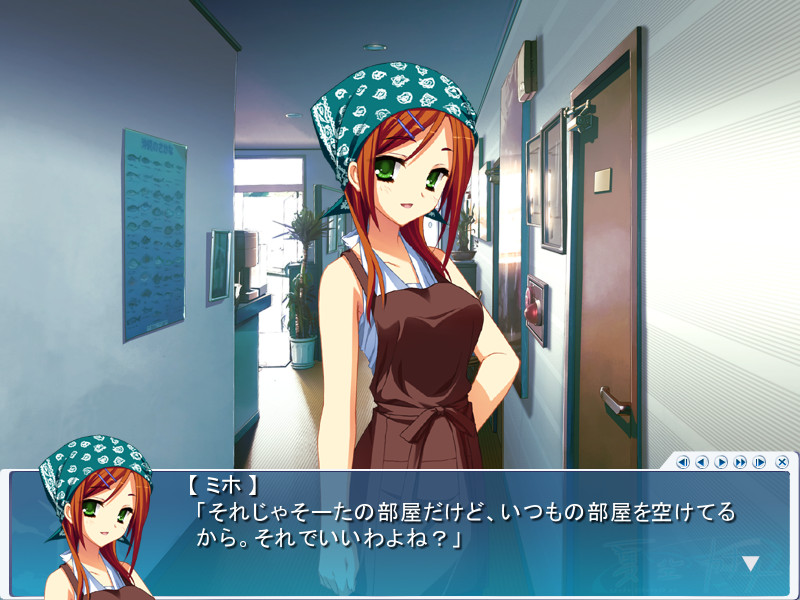Jump back with the skip-to-previous button

tap(683, 462)
